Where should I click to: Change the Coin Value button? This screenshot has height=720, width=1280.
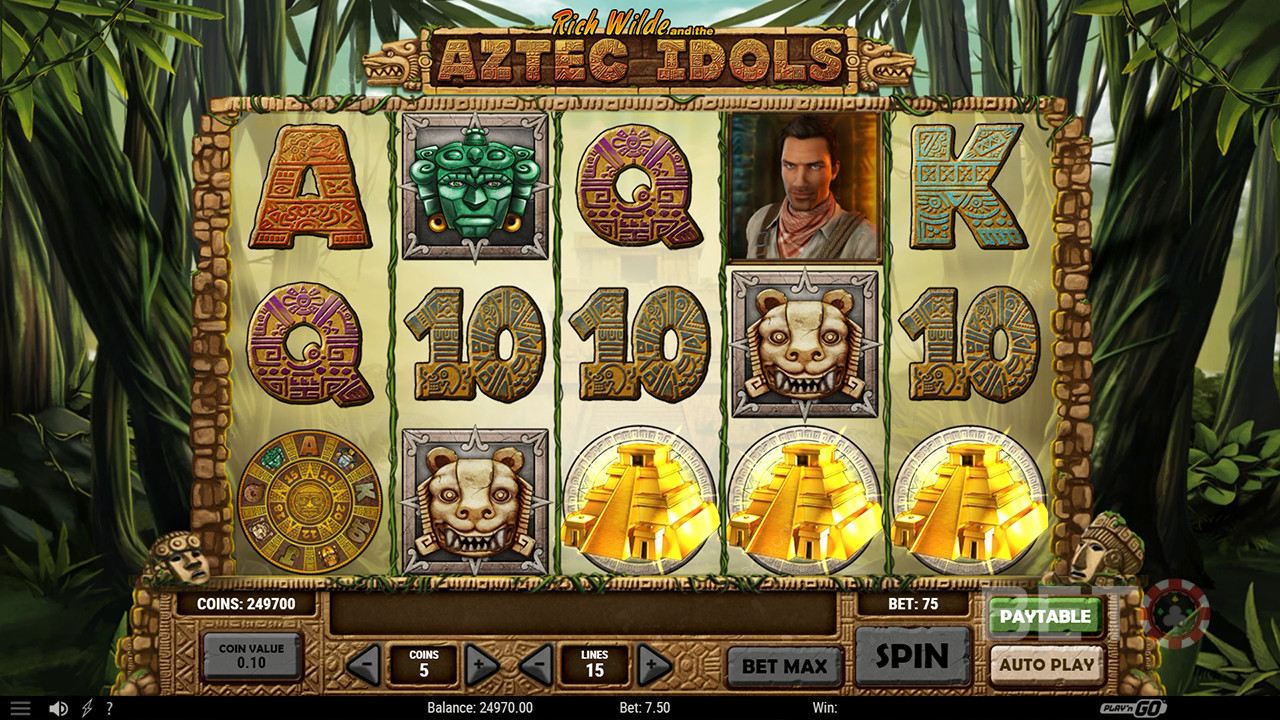(251, 656)
